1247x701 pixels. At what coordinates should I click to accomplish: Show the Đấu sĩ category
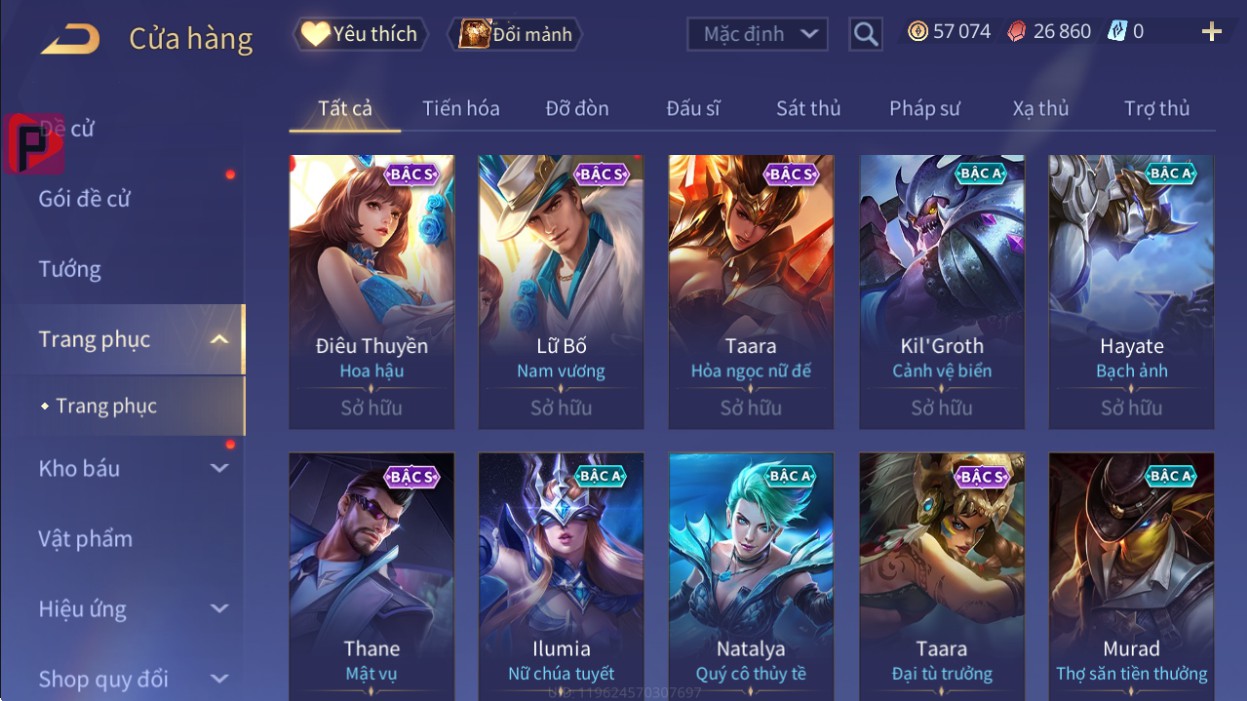pyautogui.click(x=693, y=108)
